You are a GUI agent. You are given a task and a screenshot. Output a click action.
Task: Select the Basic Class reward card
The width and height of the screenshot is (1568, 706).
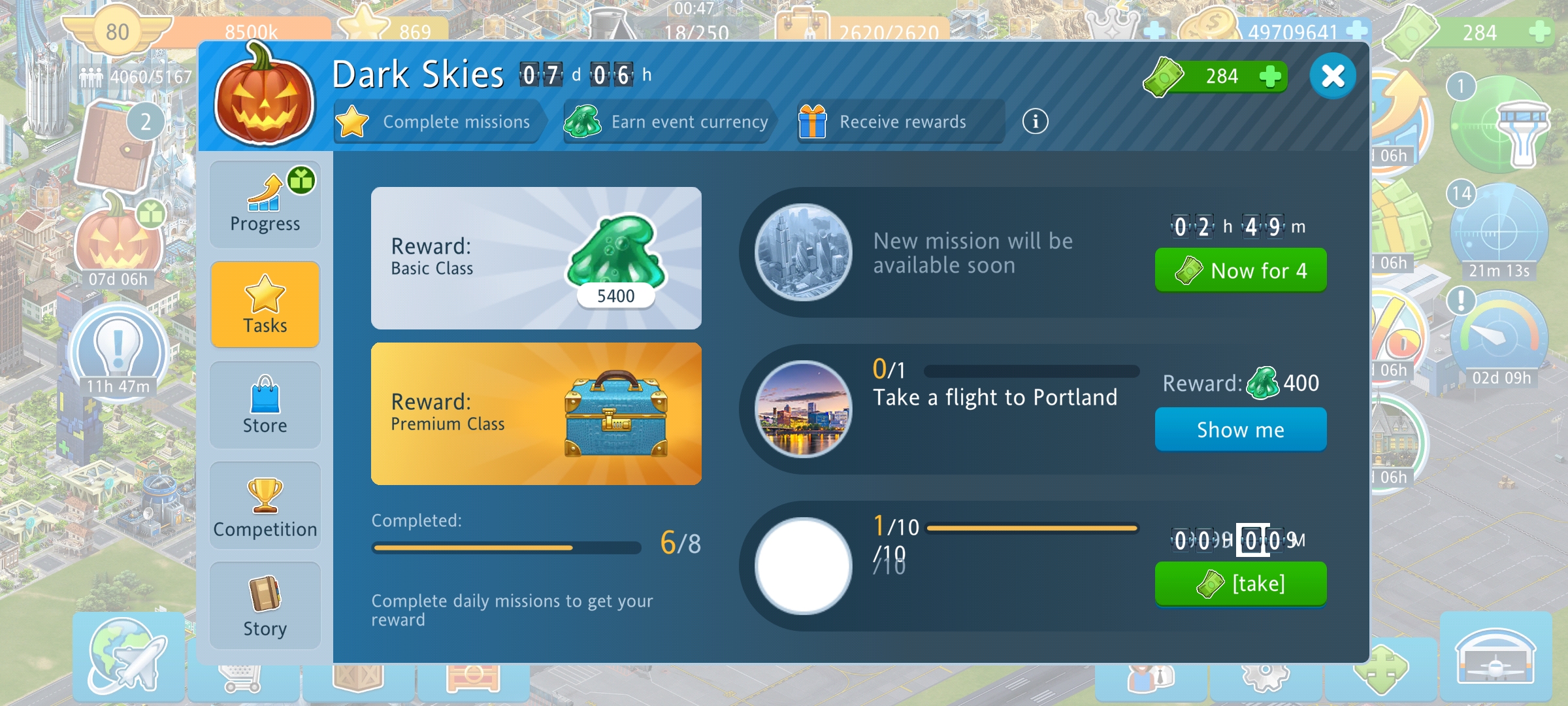pyautogui.click(x=536, y=258)
